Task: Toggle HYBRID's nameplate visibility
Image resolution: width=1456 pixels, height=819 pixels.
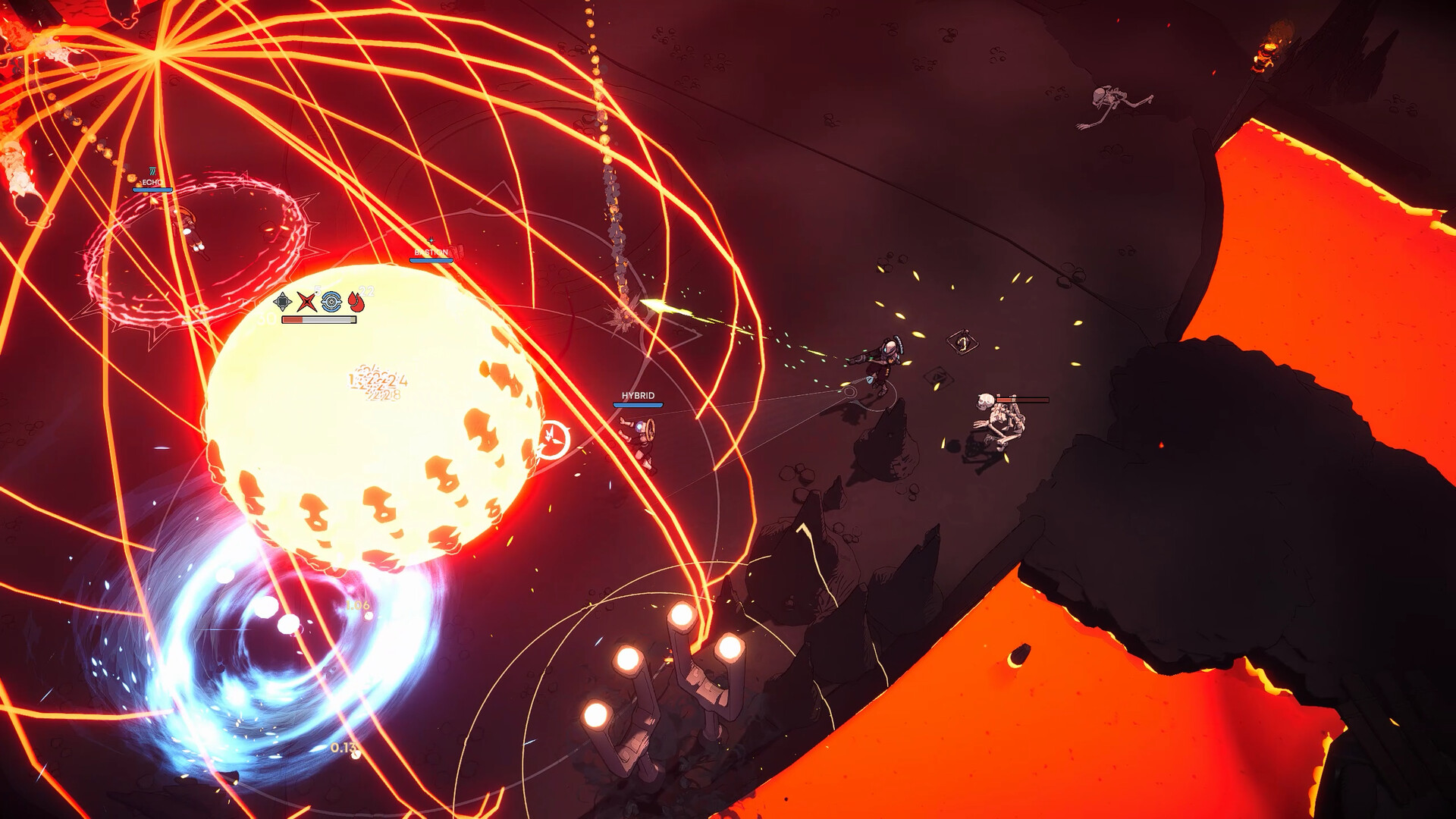Action: (x=637, y=395)
